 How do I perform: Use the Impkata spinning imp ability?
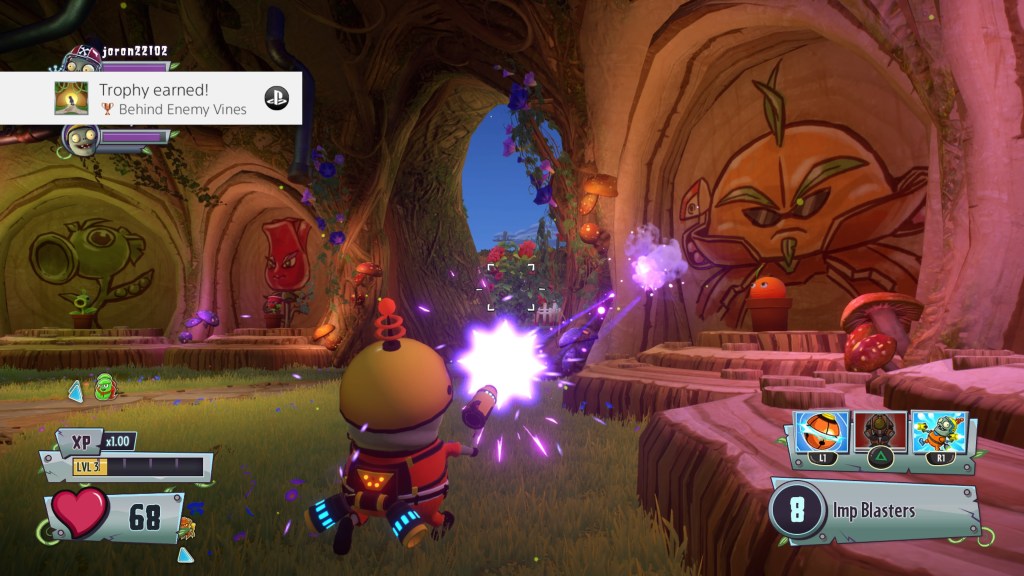tap(940, 430)
